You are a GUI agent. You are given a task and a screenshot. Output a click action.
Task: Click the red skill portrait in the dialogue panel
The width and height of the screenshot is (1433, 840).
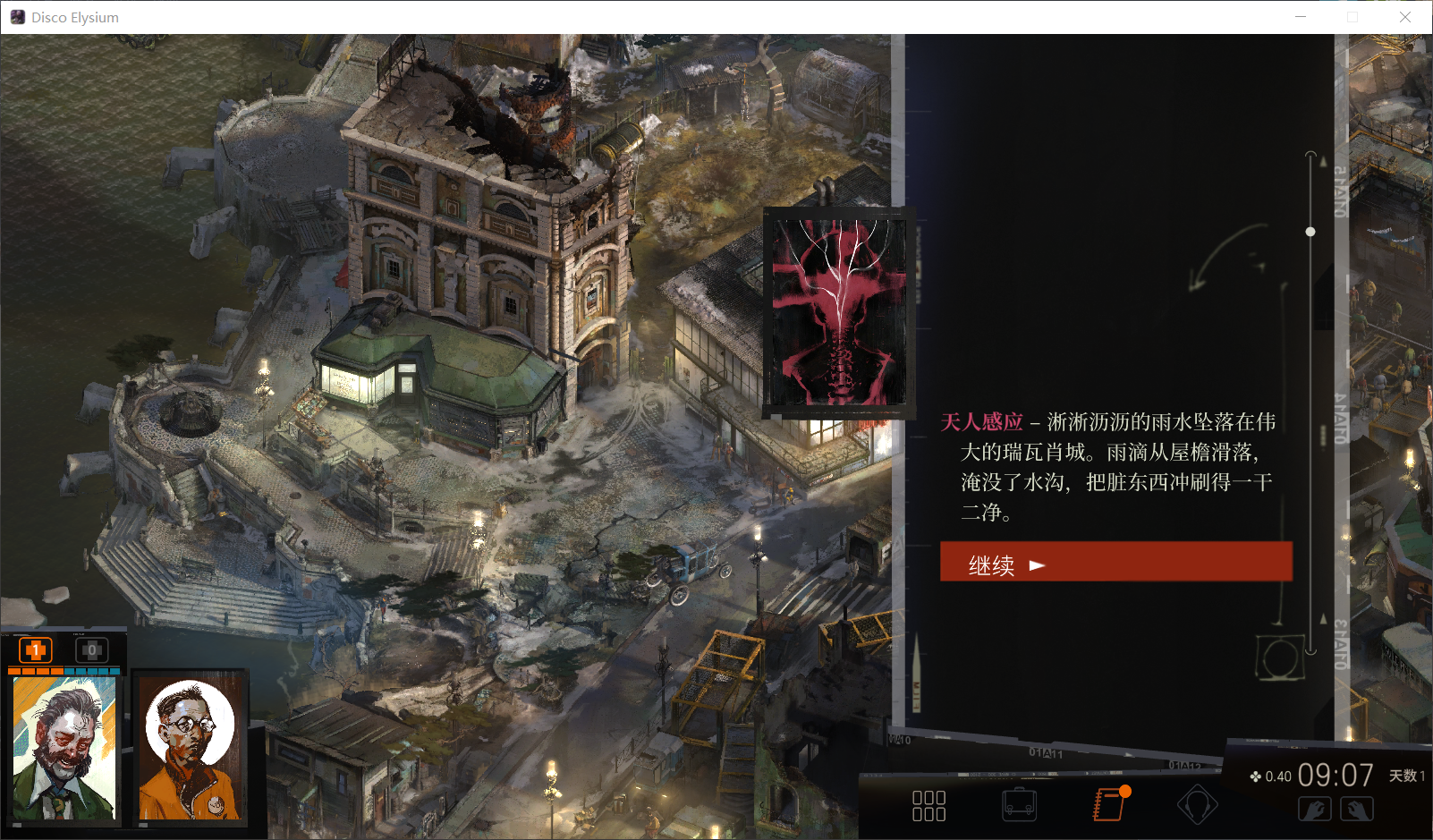839,312
